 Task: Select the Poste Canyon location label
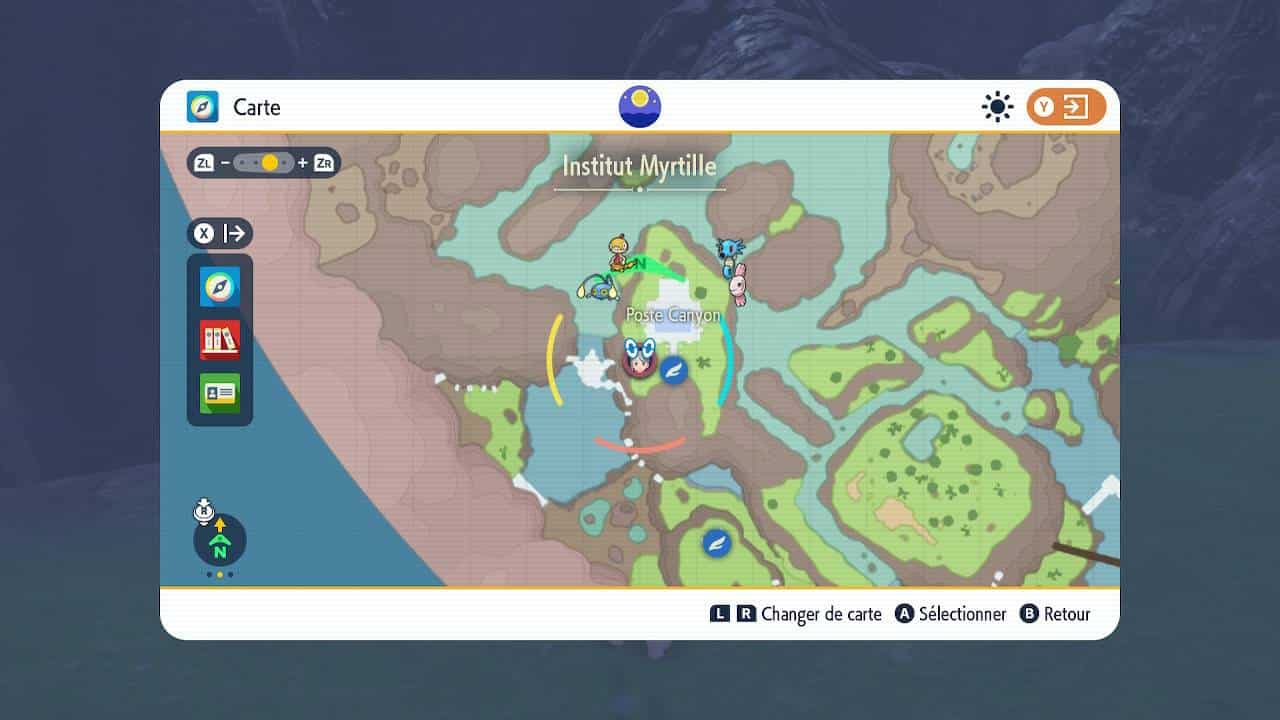pyautogui.click(x=673, y=315)
